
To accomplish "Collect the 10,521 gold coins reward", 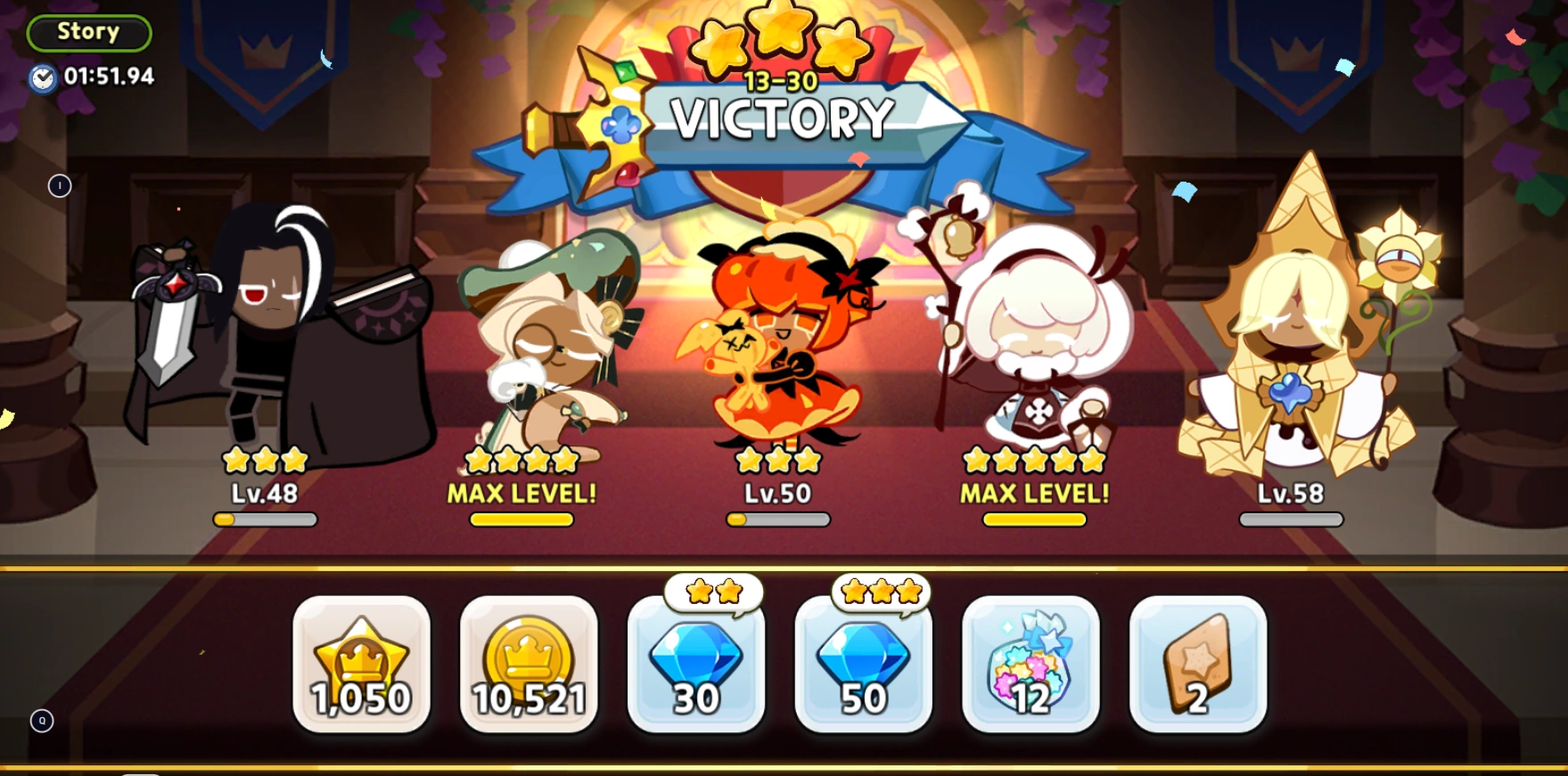I will tap(528, 666).
